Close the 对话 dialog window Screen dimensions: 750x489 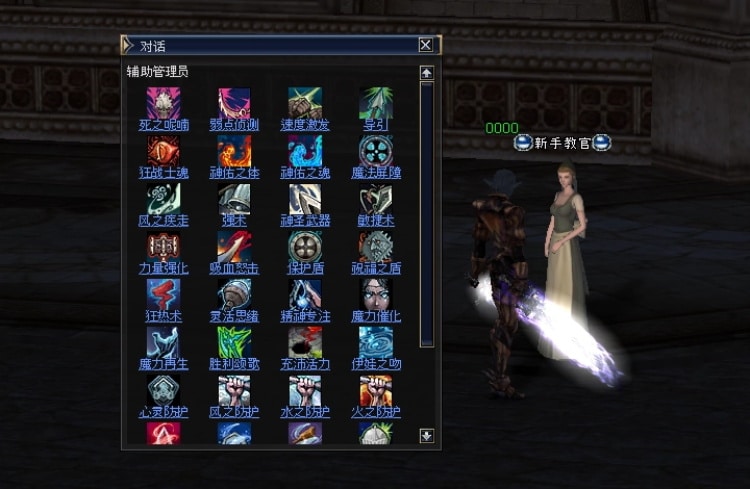pyautogui.click(x=426, y=45)
